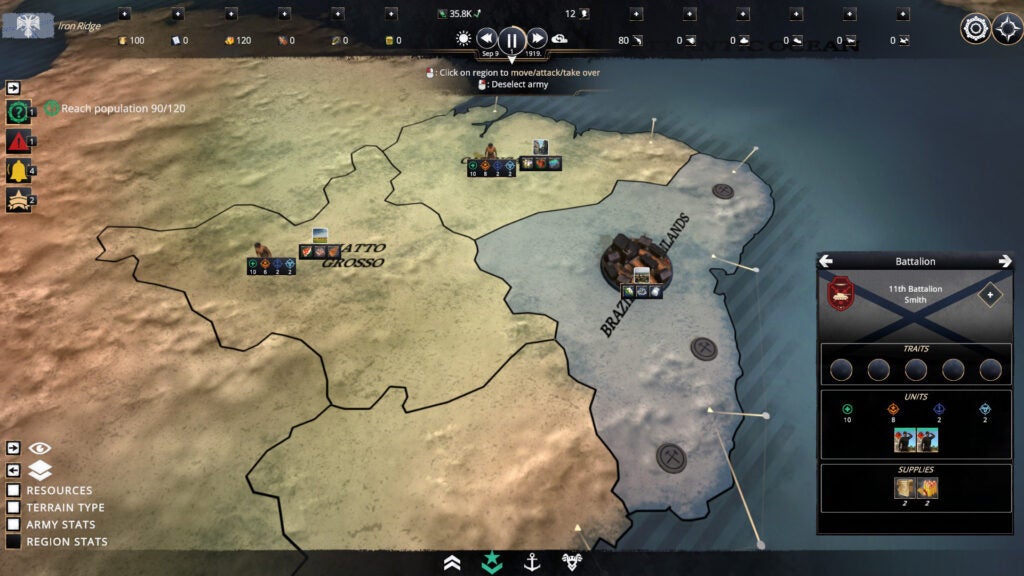Pause the game with the center pause button
1024x576 pixels.
pyautogui.click(x=512, y=40)
